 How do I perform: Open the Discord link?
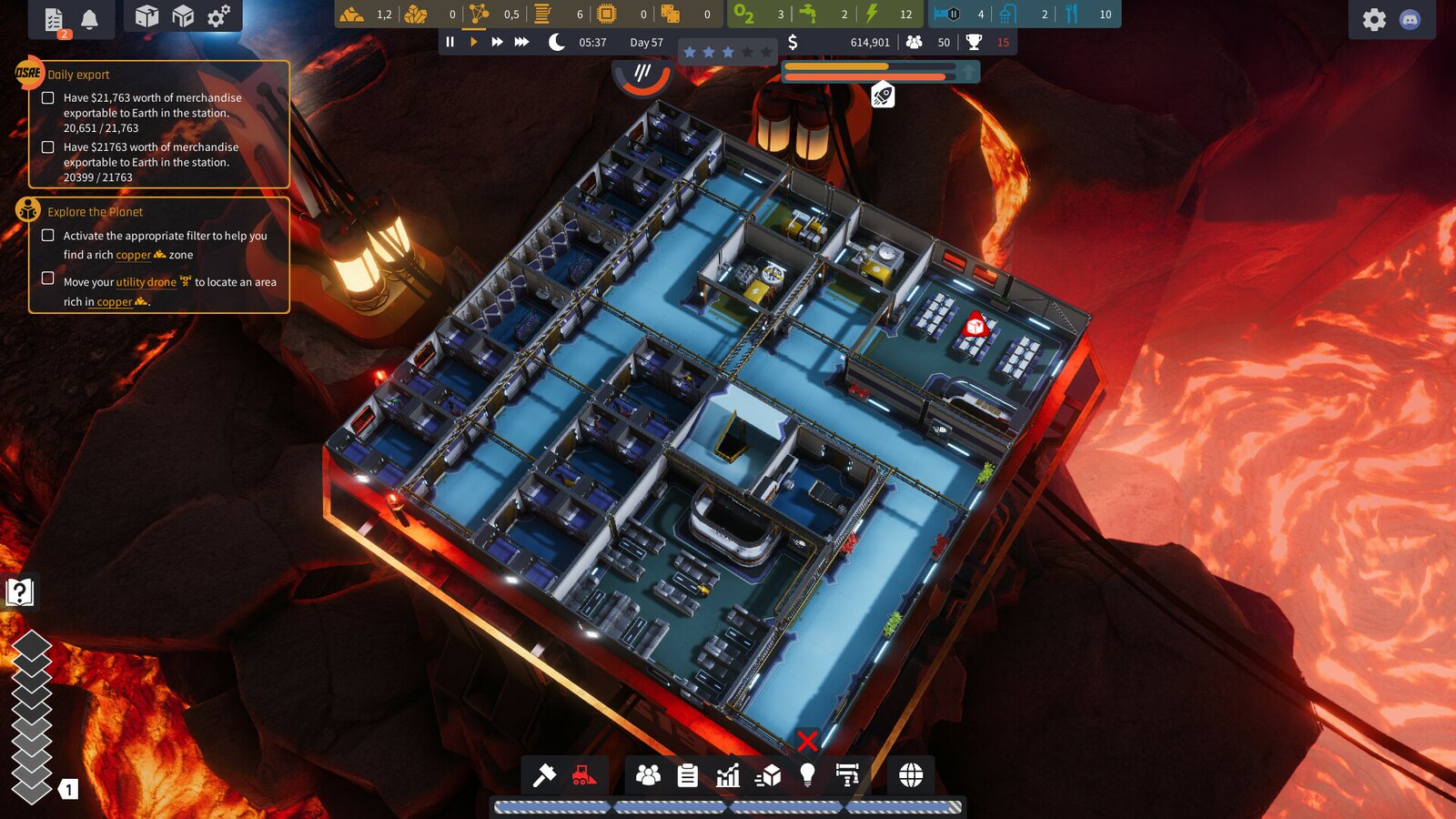coord(1410,19)
